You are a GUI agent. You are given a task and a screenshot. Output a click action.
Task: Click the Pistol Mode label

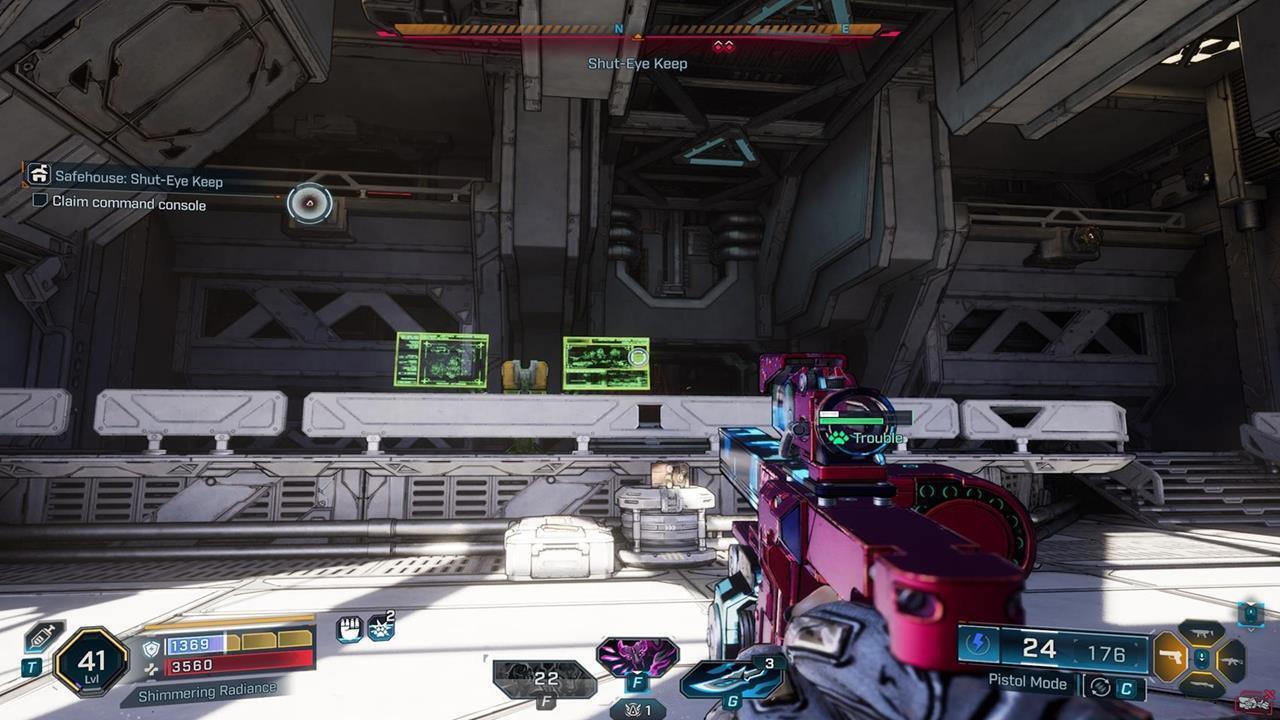(1027, 683)
